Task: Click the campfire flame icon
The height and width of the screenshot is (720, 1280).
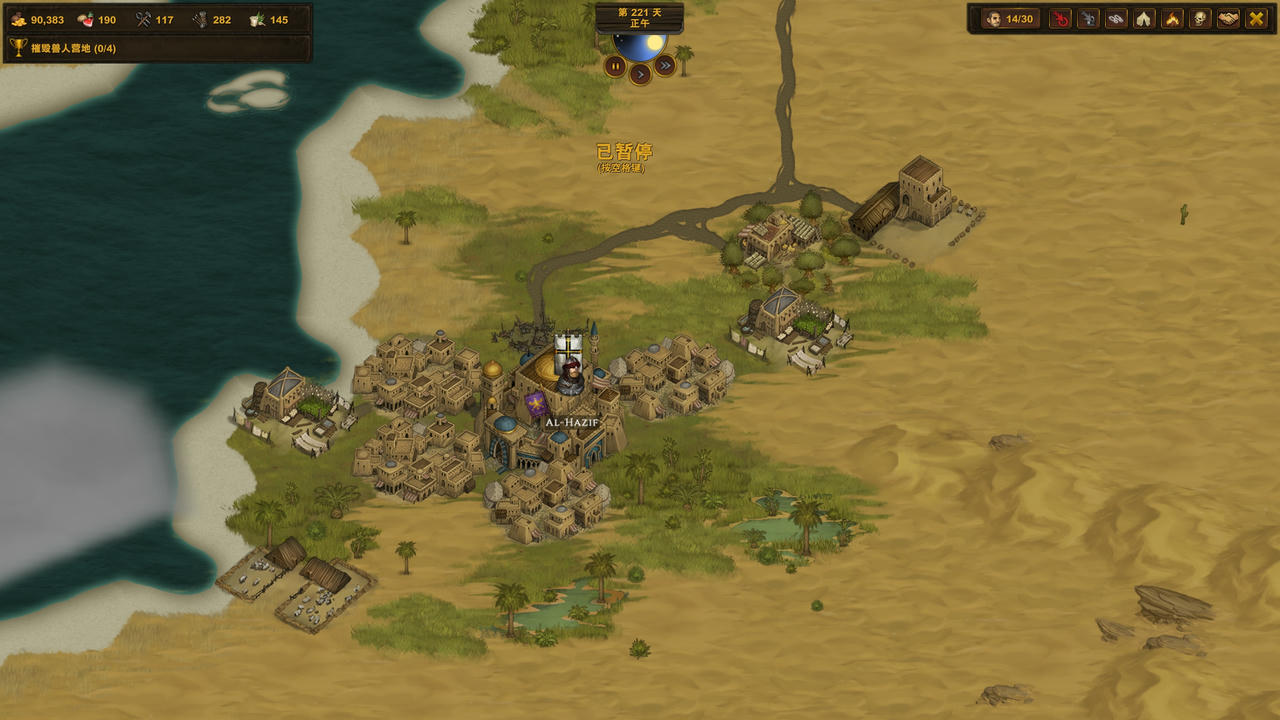Action: coord(1172,19)
